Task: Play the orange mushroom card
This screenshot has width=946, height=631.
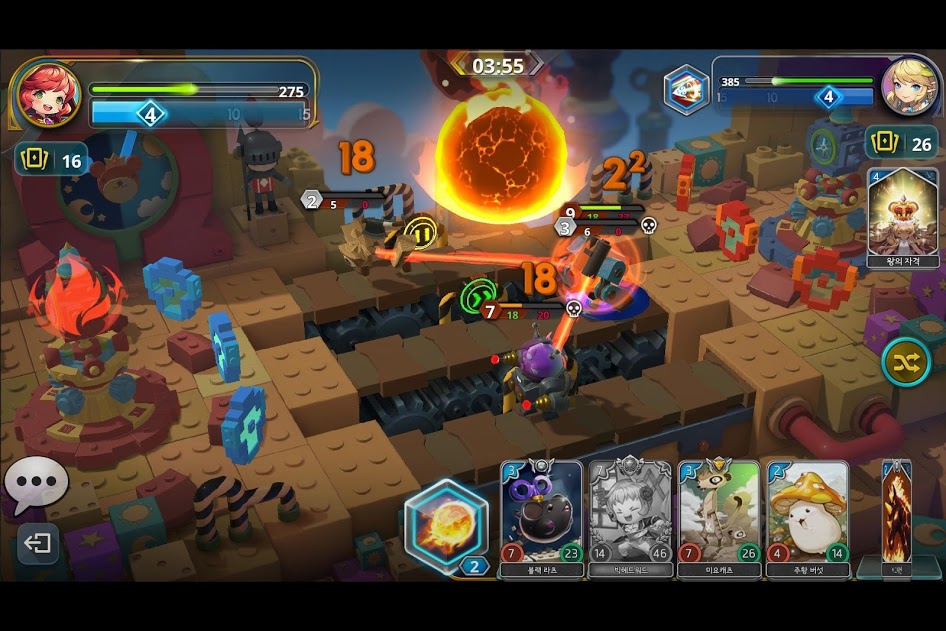Action: [x=807, y=518]
